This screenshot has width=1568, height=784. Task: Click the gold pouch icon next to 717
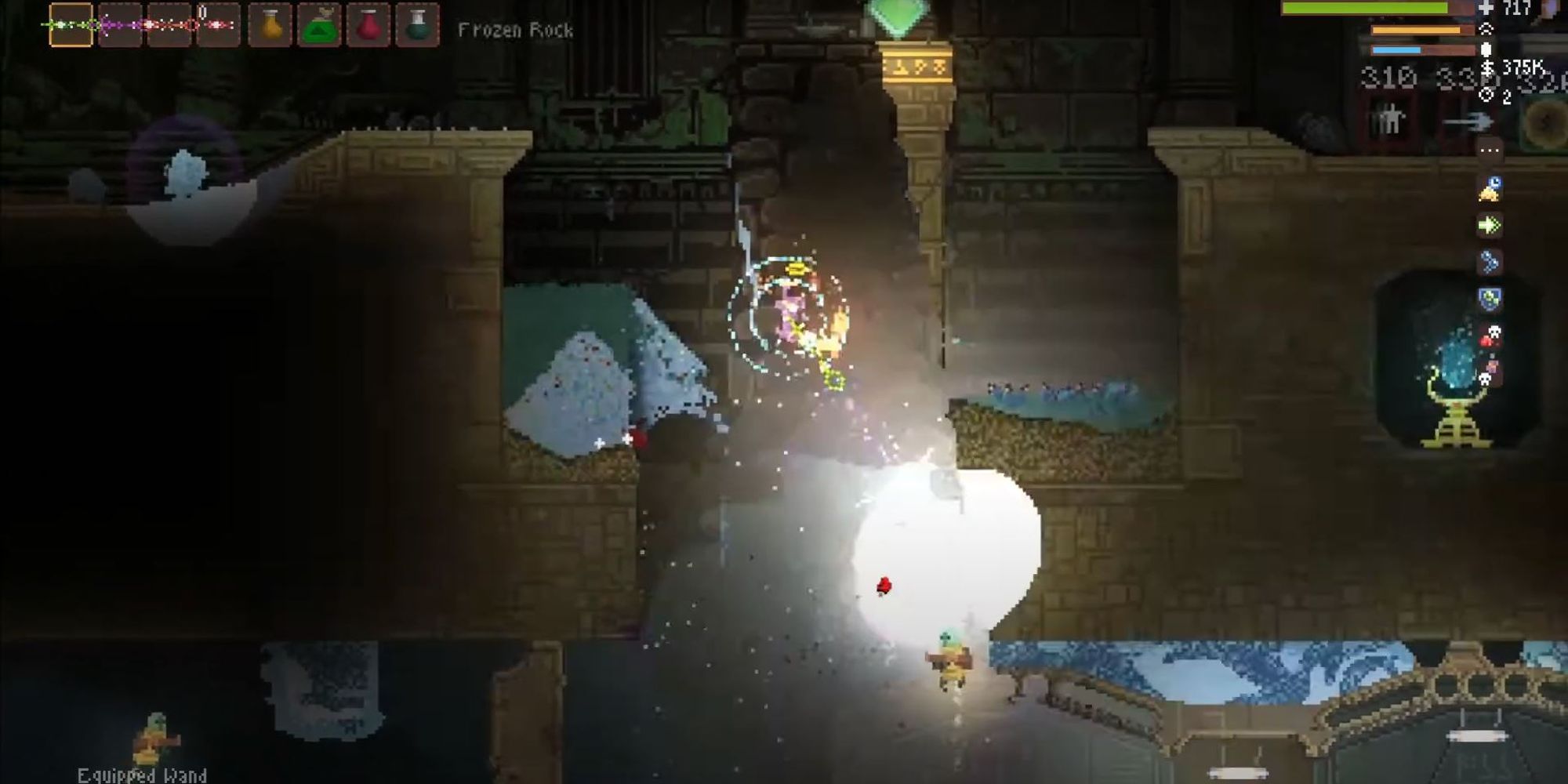pos(1486,67)
